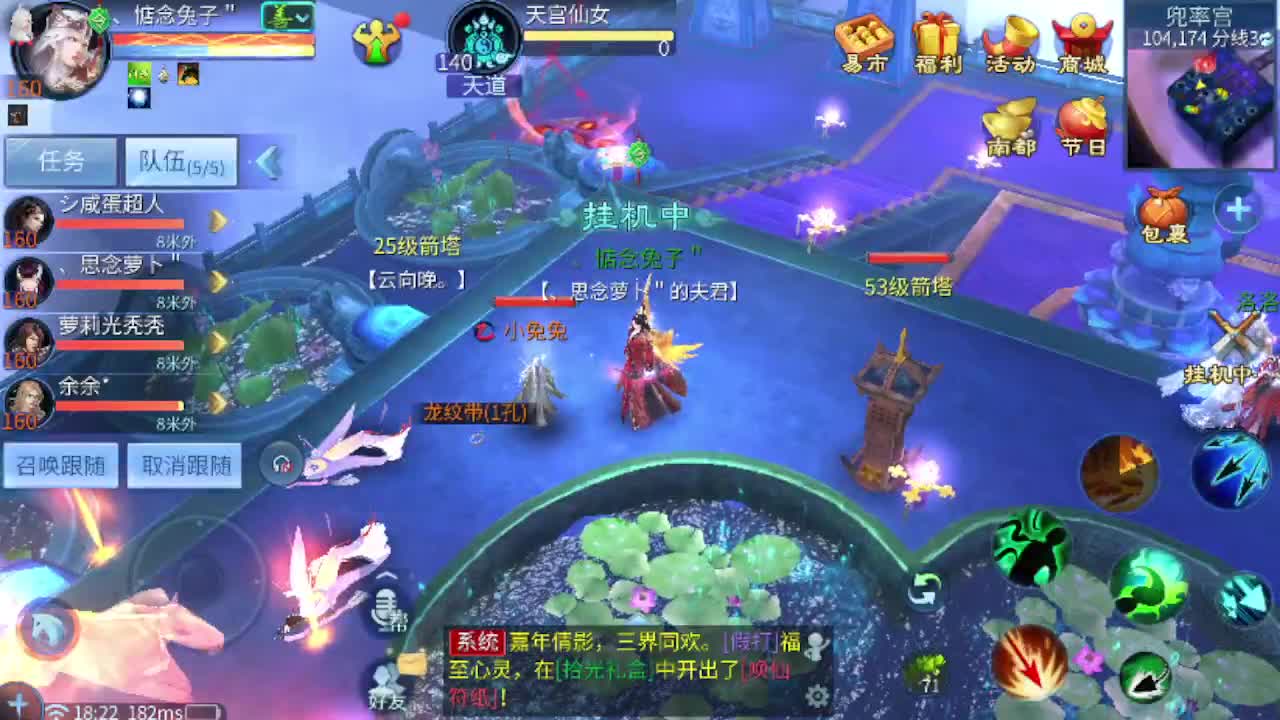
Task: Open the 包裹 bag icon
Action: click(1161, 210)
